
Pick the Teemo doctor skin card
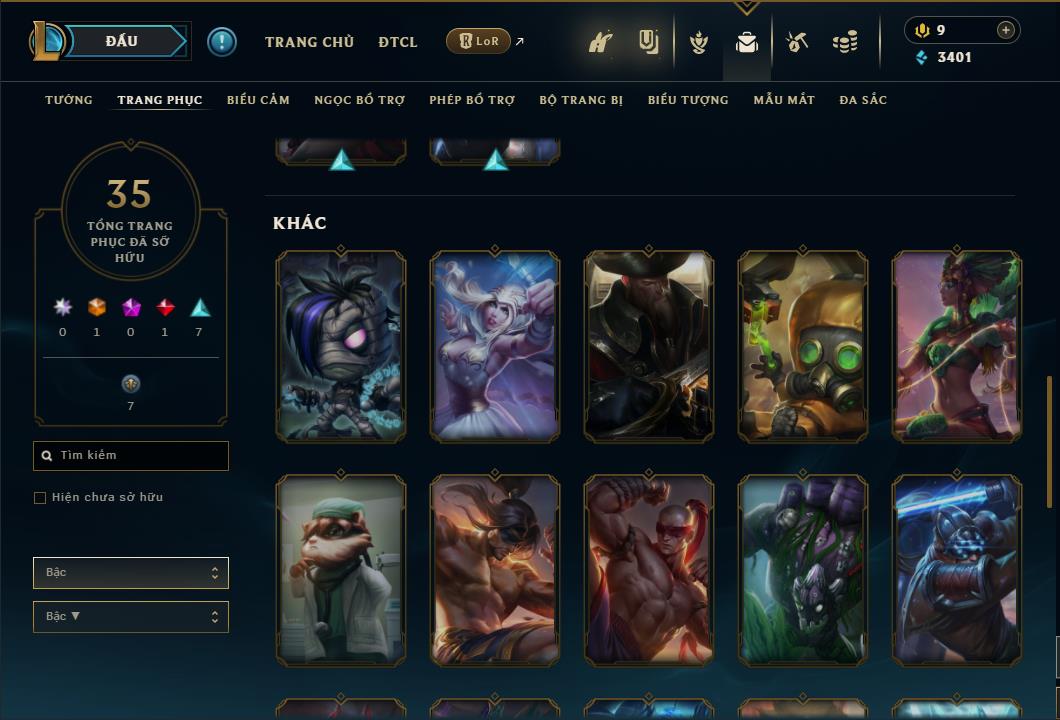341,570
